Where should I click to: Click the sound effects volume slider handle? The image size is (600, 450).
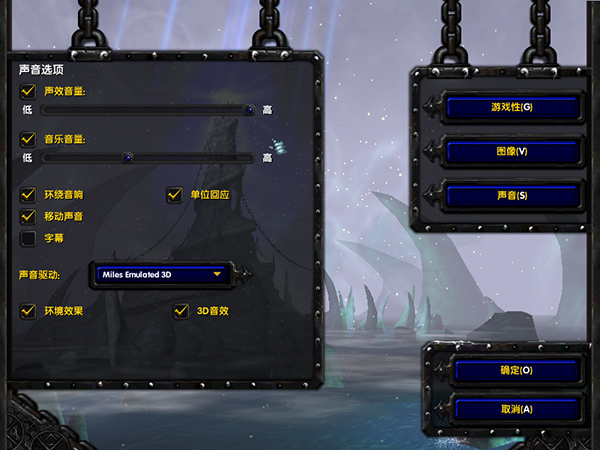point(249,109)
